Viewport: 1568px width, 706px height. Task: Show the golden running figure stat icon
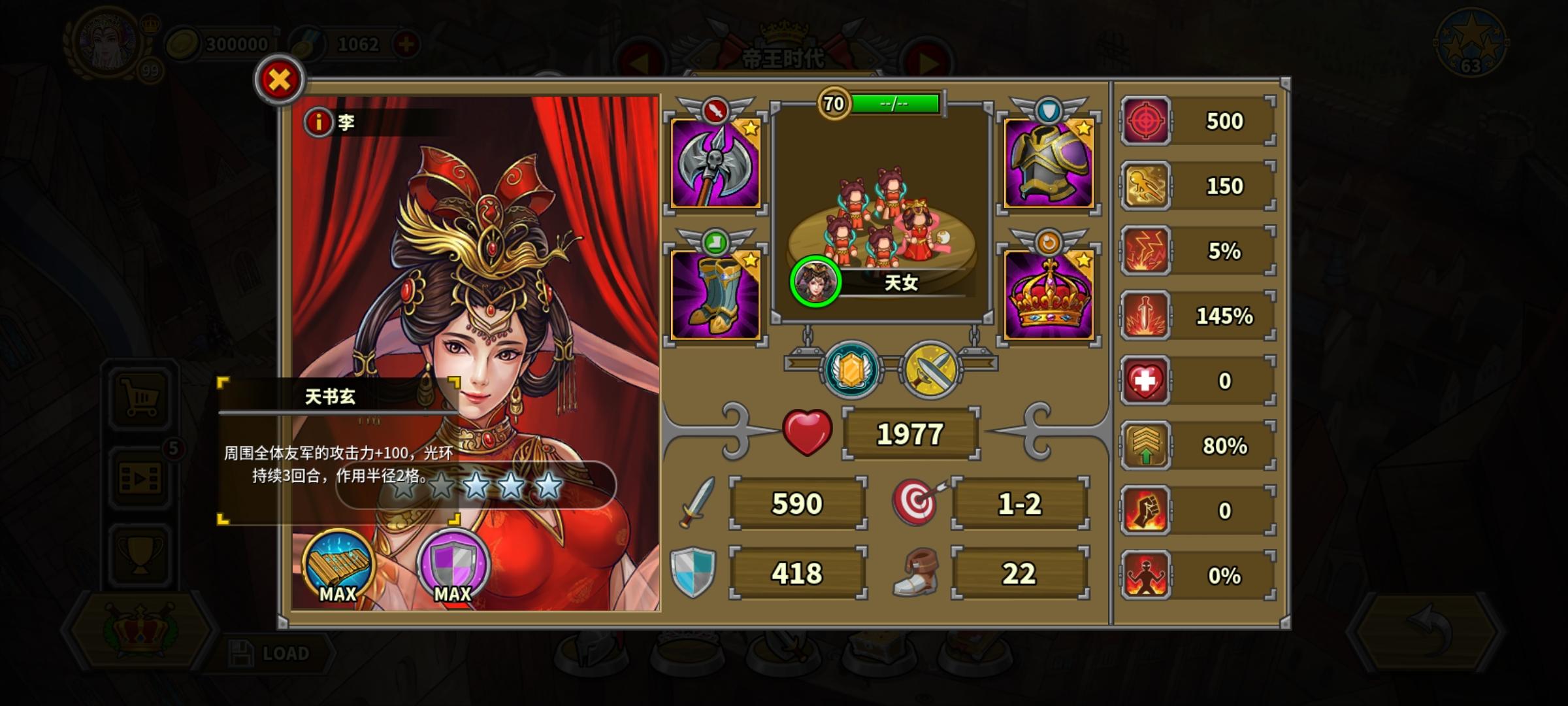tap(1145, 186)
